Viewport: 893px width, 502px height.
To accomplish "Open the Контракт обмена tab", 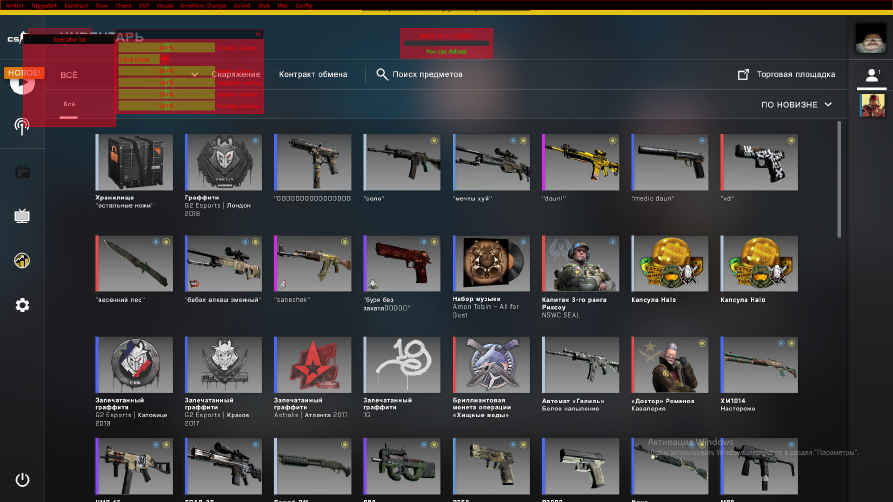I will 313,74.
